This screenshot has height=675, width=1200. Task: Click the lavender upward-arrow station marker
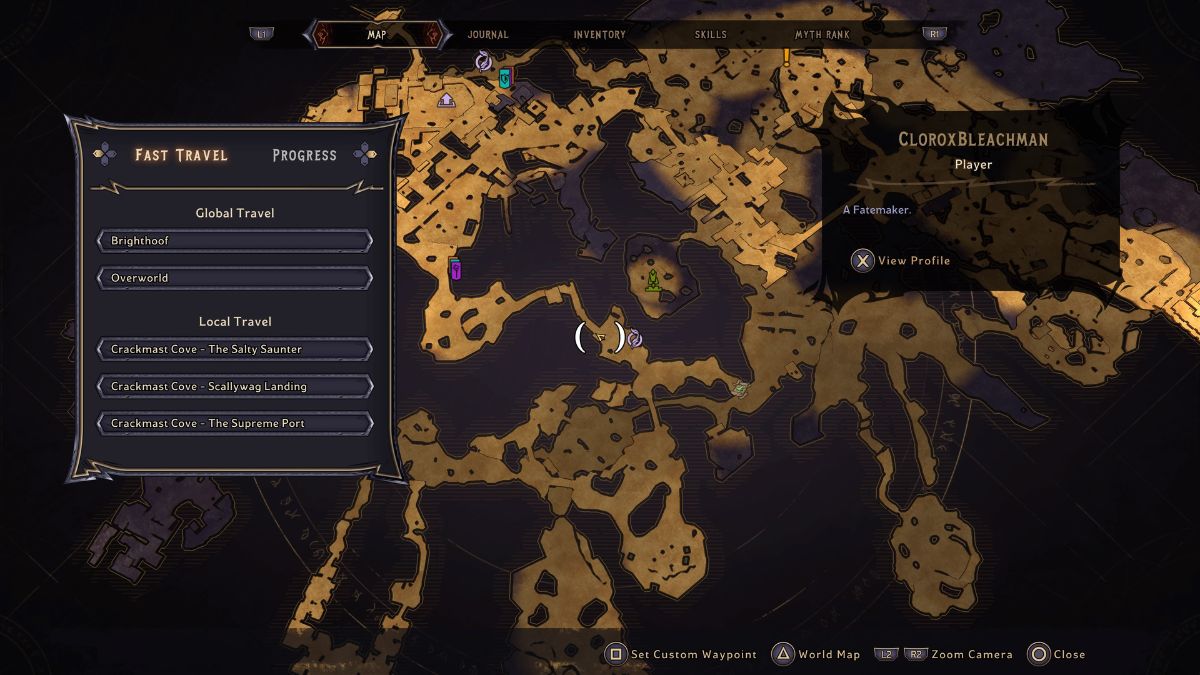click(x=446, y=100)
